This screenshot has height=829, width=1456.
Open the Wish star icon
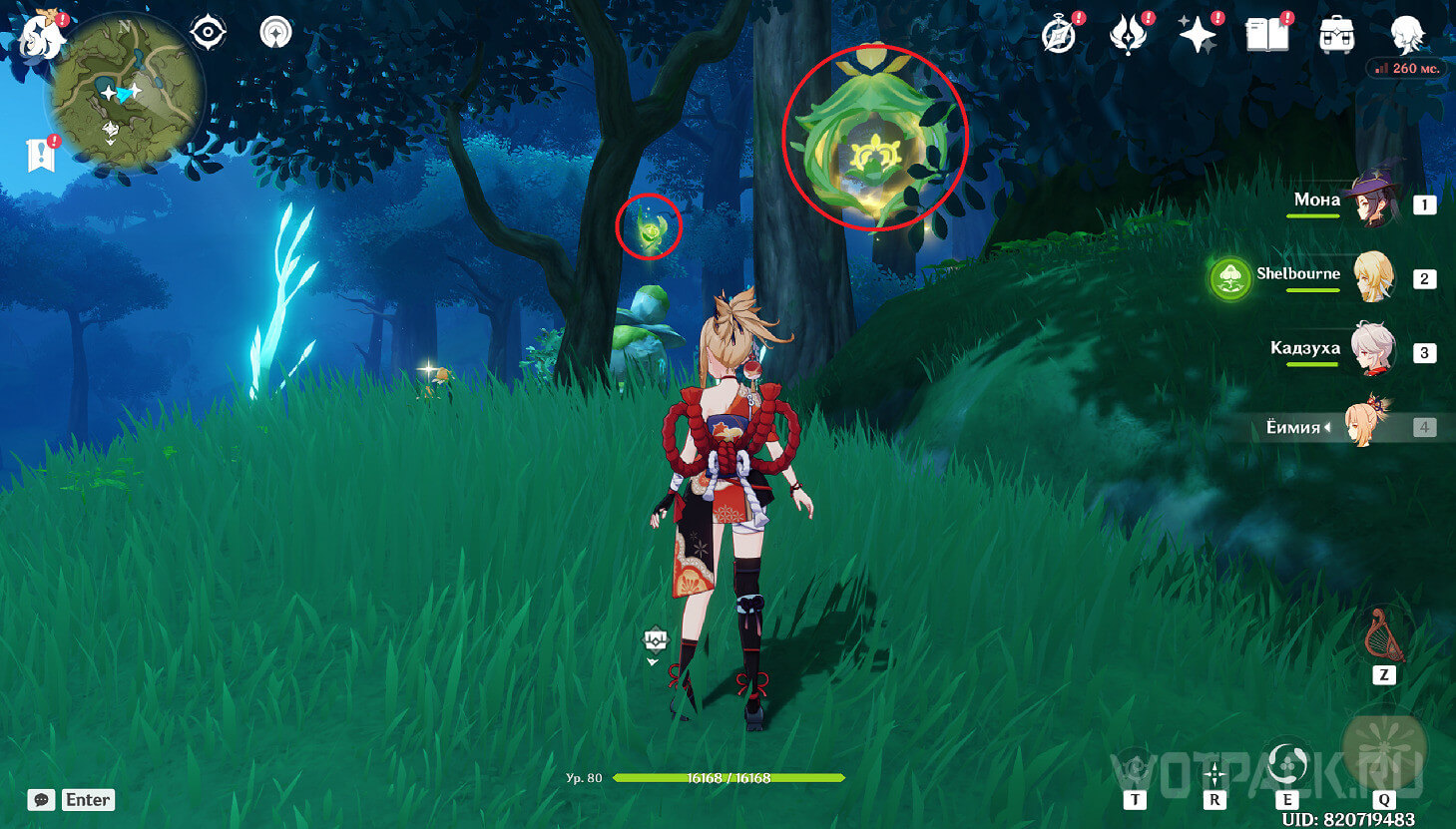click(1197, 36)
